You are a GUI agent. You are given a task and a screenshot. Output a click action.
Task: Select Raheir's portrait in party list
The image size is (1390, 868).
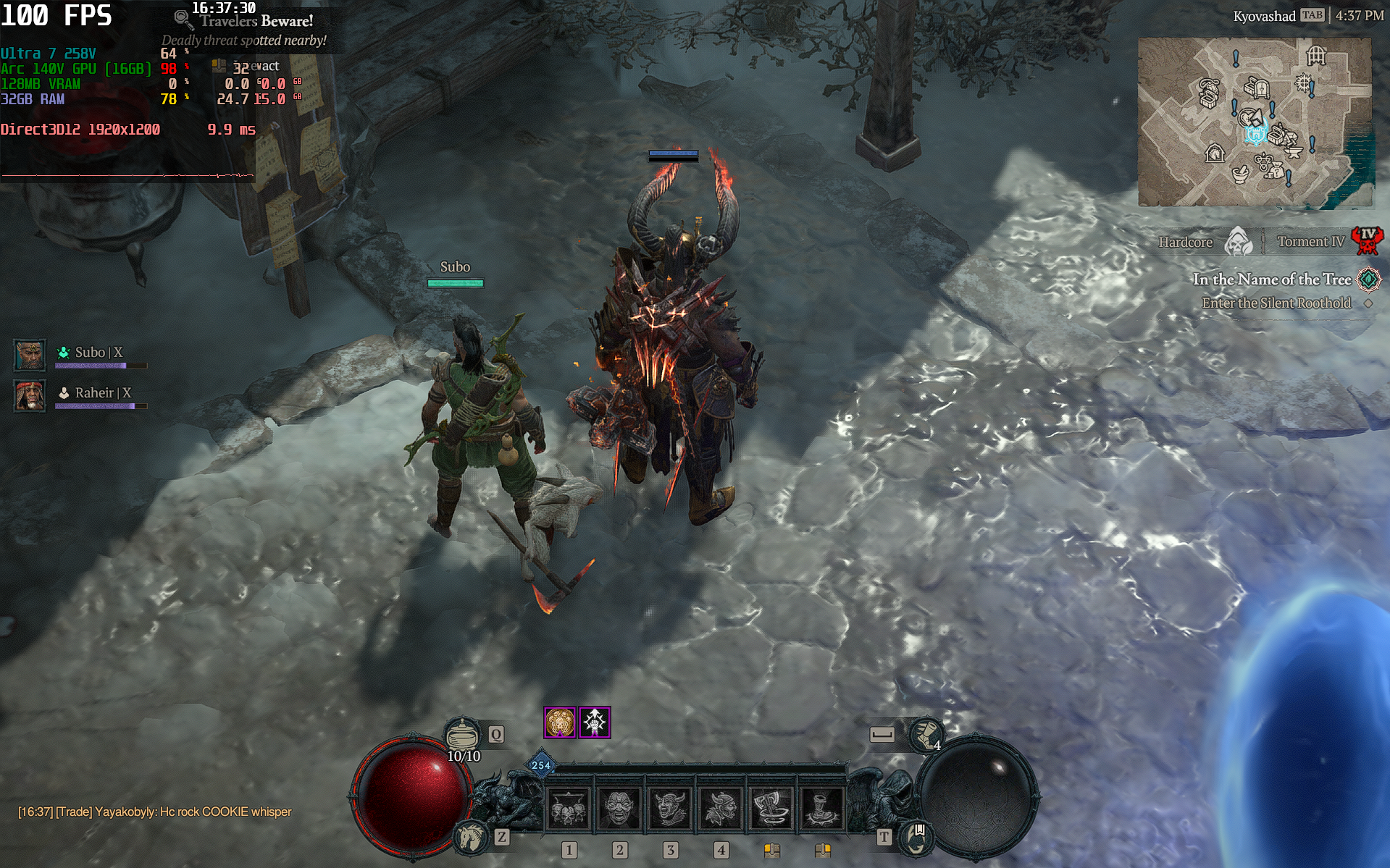(30, 395)
